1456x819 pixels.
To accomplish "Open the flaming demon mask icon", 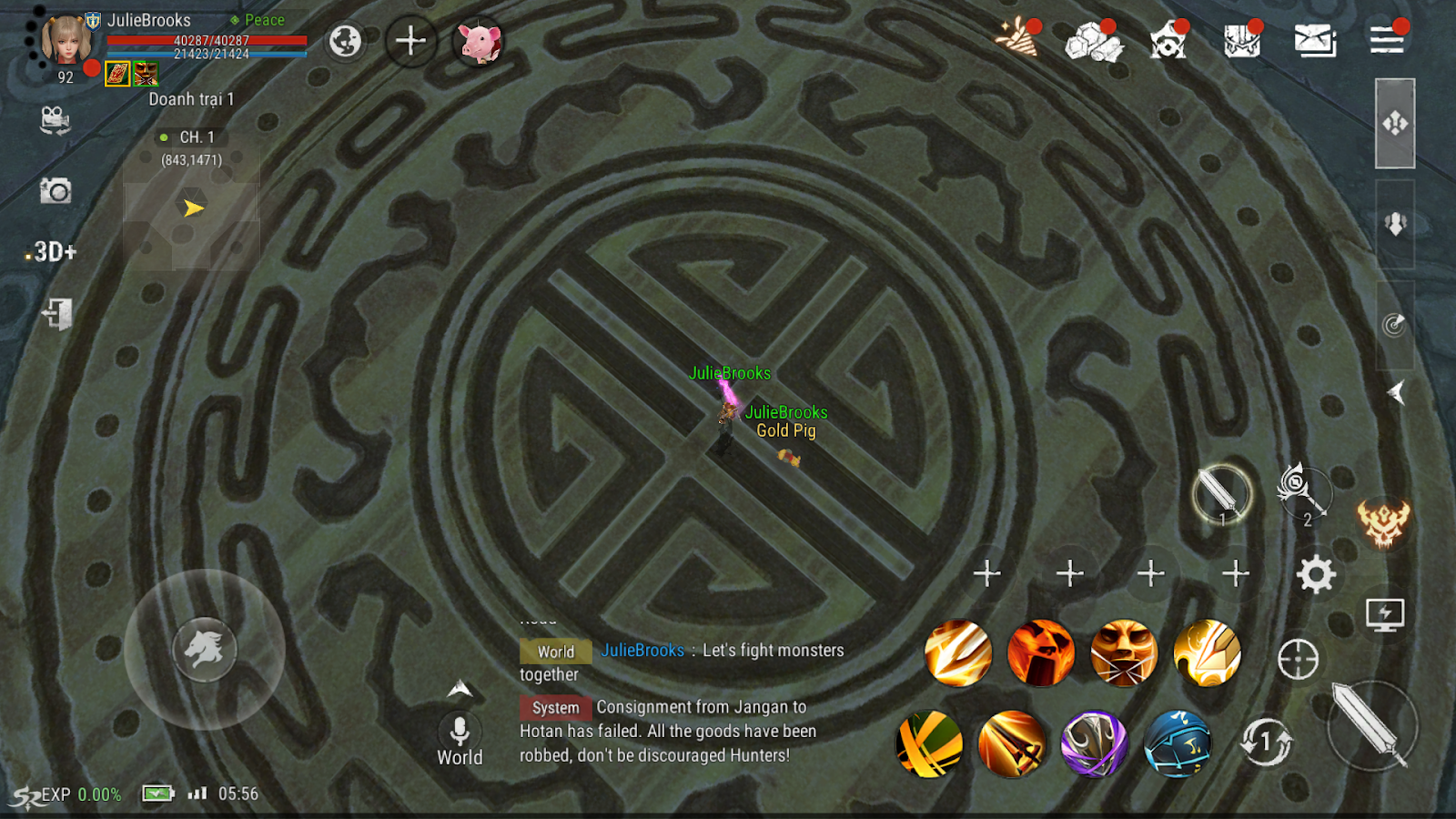I will (1383, 523).
